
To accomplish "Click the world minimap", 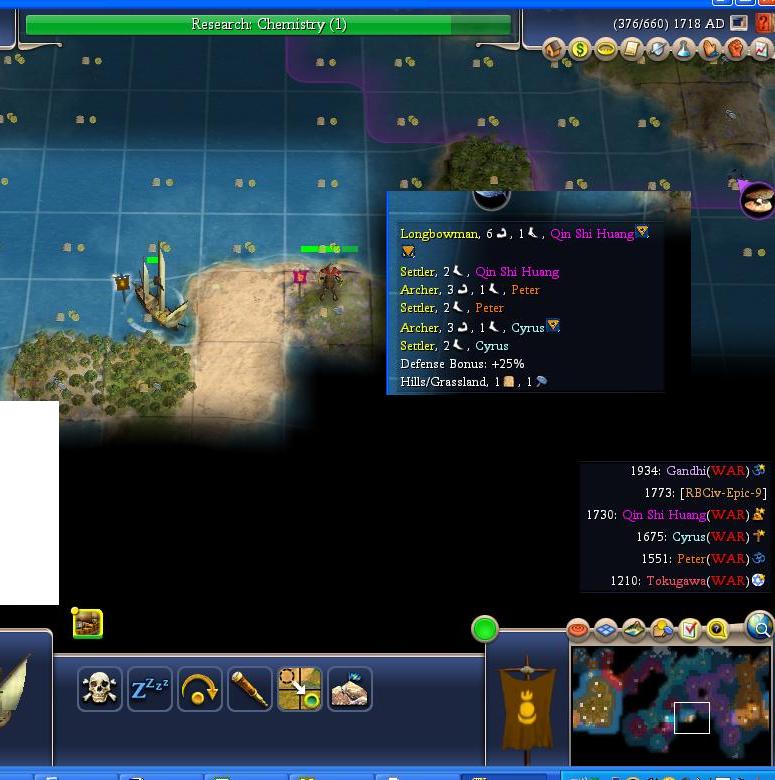I will [670, 703].
